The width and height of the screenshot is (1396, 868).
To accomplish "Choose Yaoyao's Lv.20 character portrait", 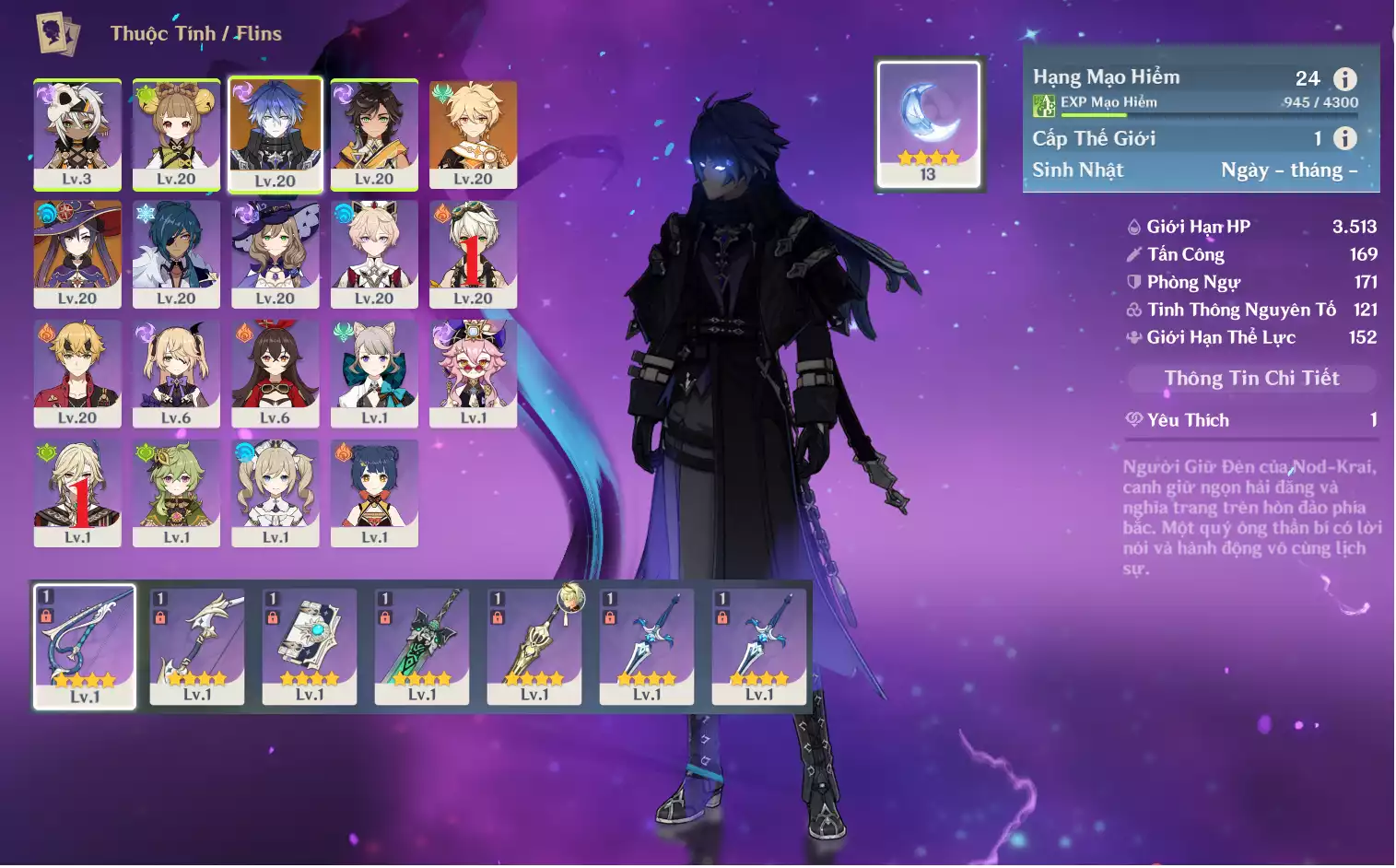I will tap(176, 135).
